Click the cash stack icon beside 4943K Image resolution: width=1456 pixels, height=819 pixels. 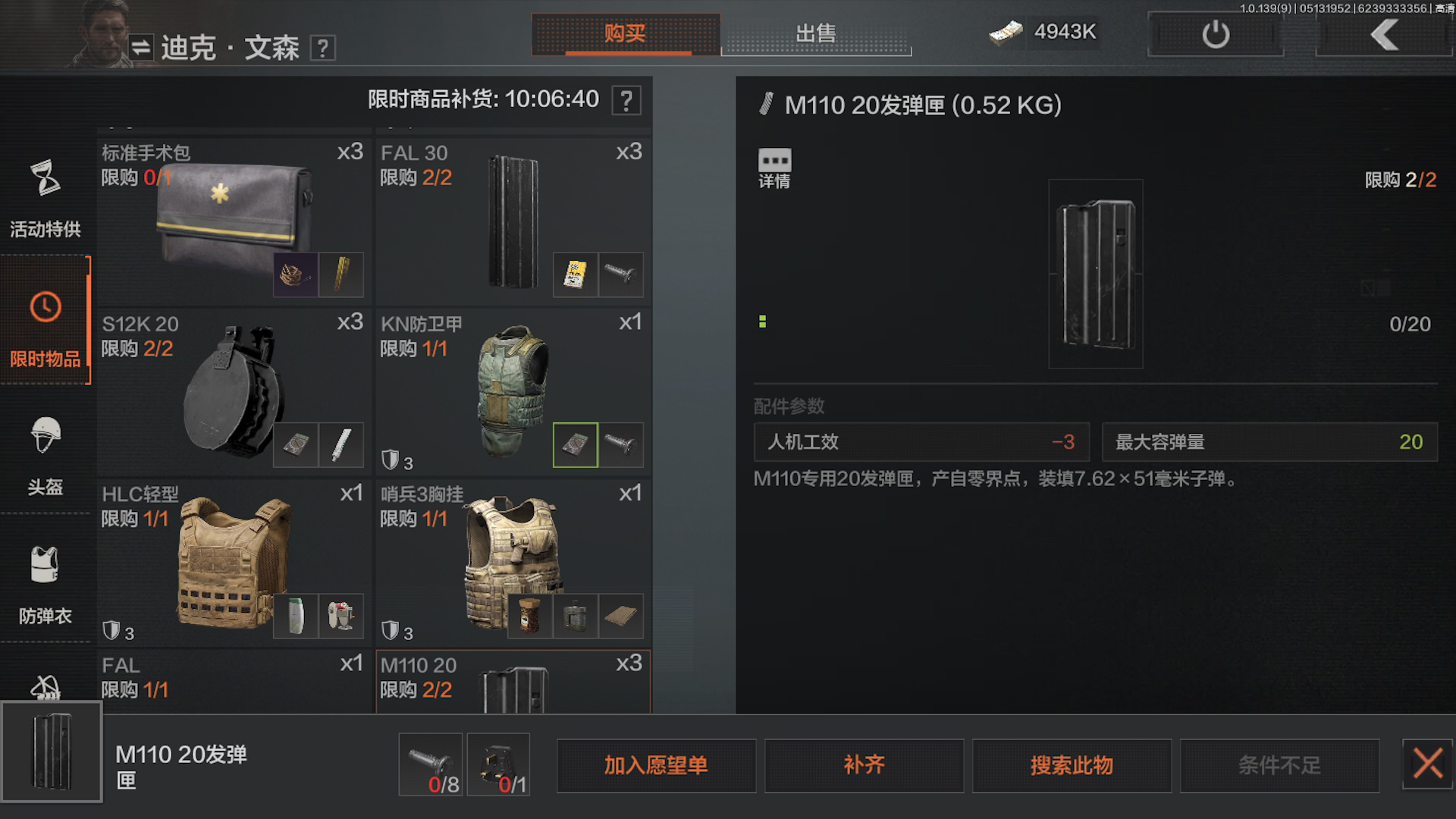1006,33
